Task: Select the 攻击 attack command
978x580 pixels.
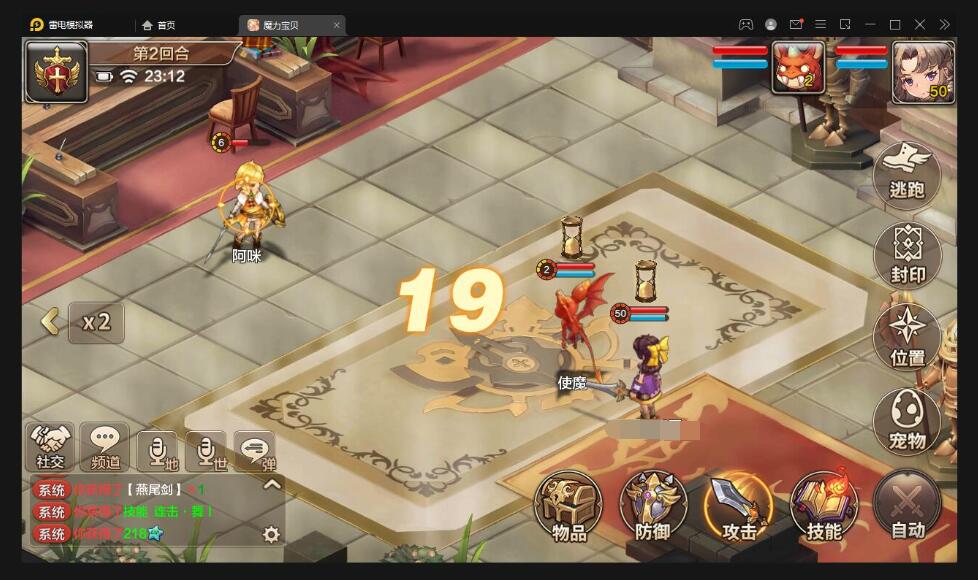Action: click(739, 507)
